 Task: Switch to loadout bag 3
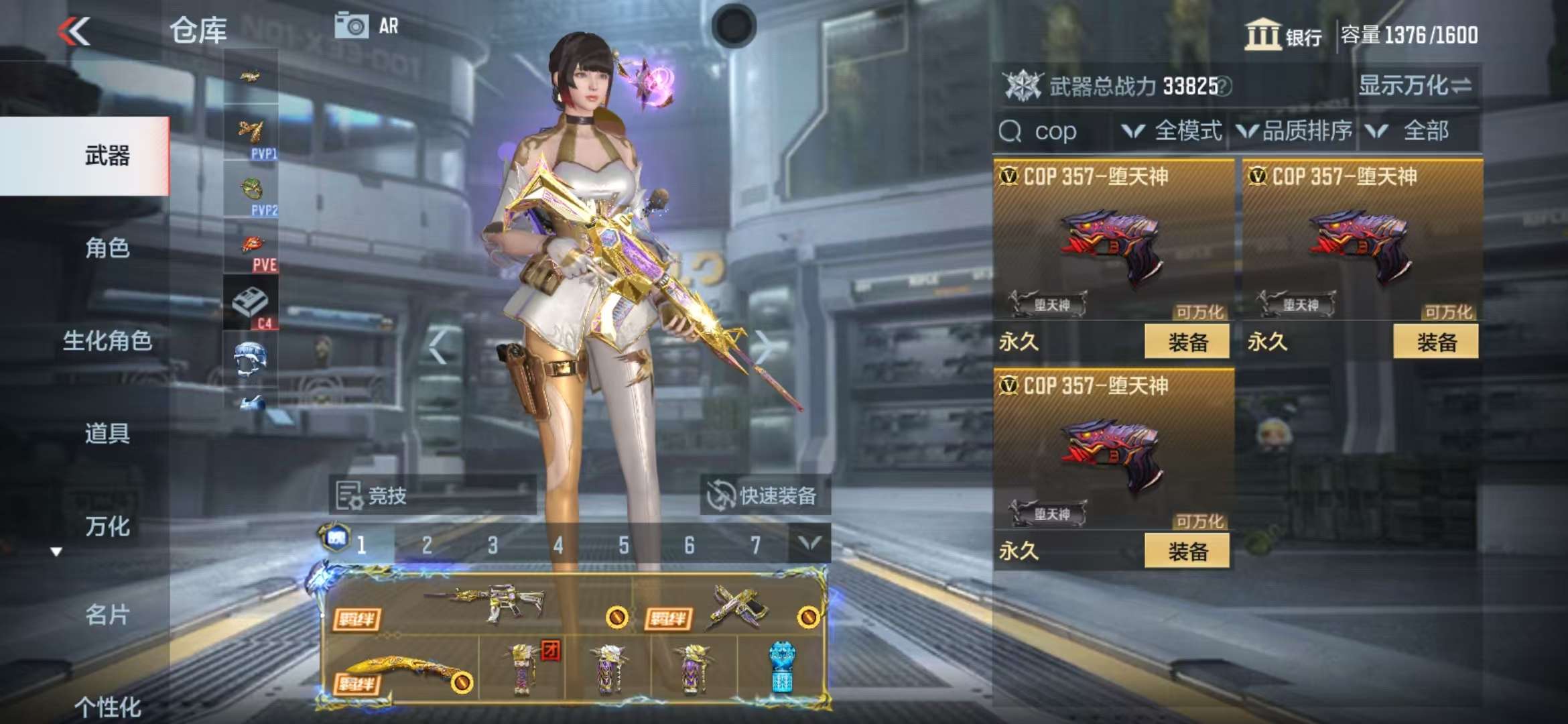pyautogui.click(x=493, y=545)
